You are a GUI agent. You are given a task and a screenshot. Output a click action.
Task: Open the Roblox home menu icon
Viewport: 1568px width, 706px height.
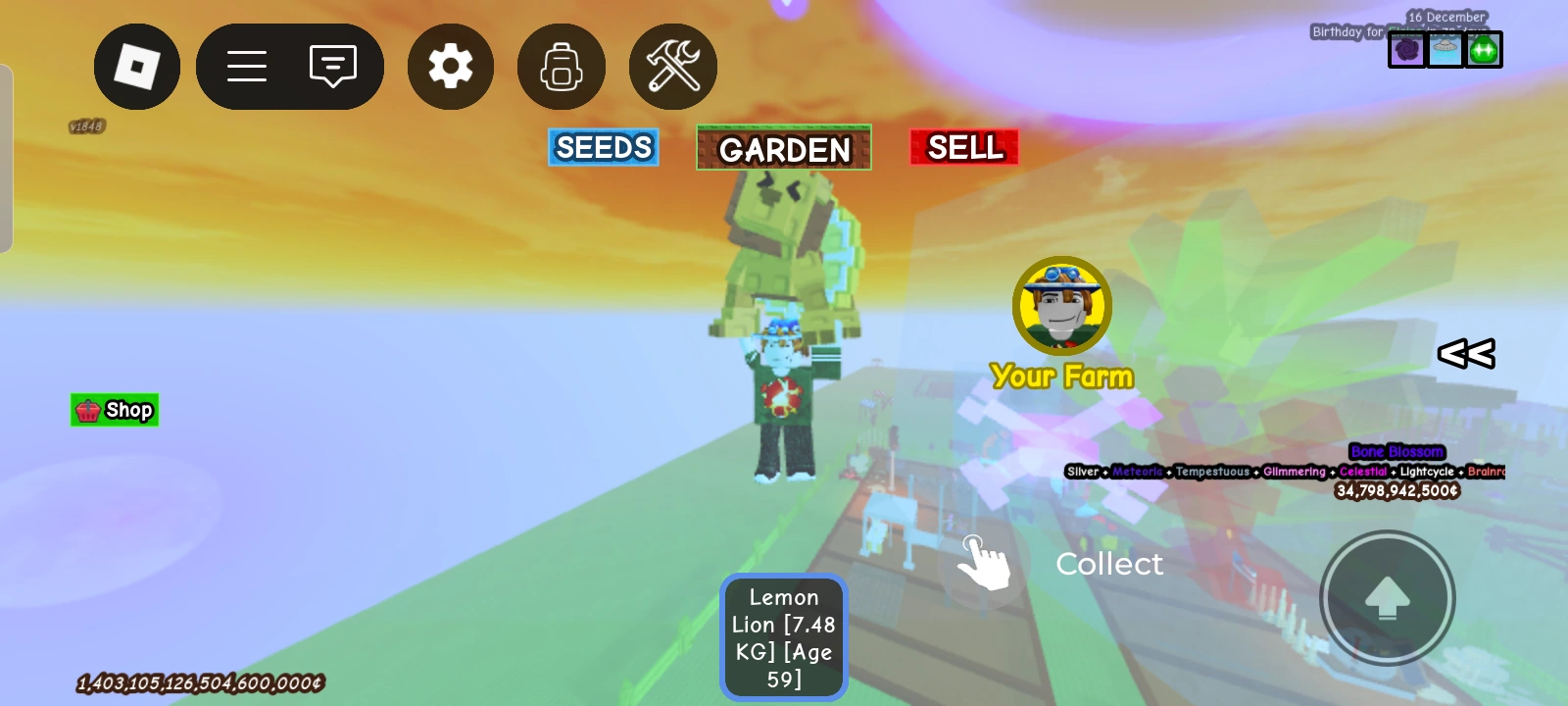click(x=137, y=66)
